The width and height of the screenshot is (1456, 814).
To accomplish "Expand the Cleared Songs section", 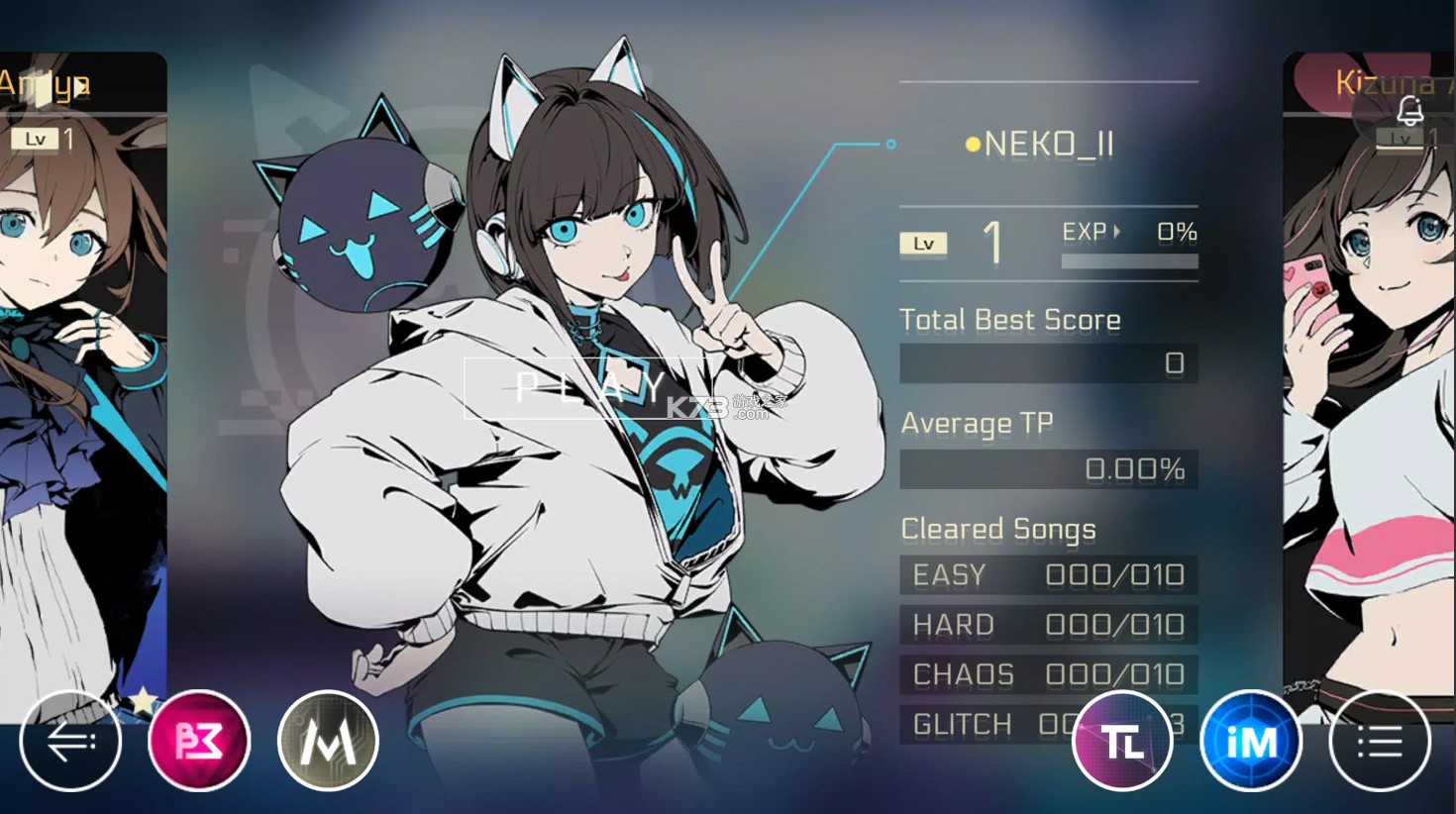I will coord(997,529).
